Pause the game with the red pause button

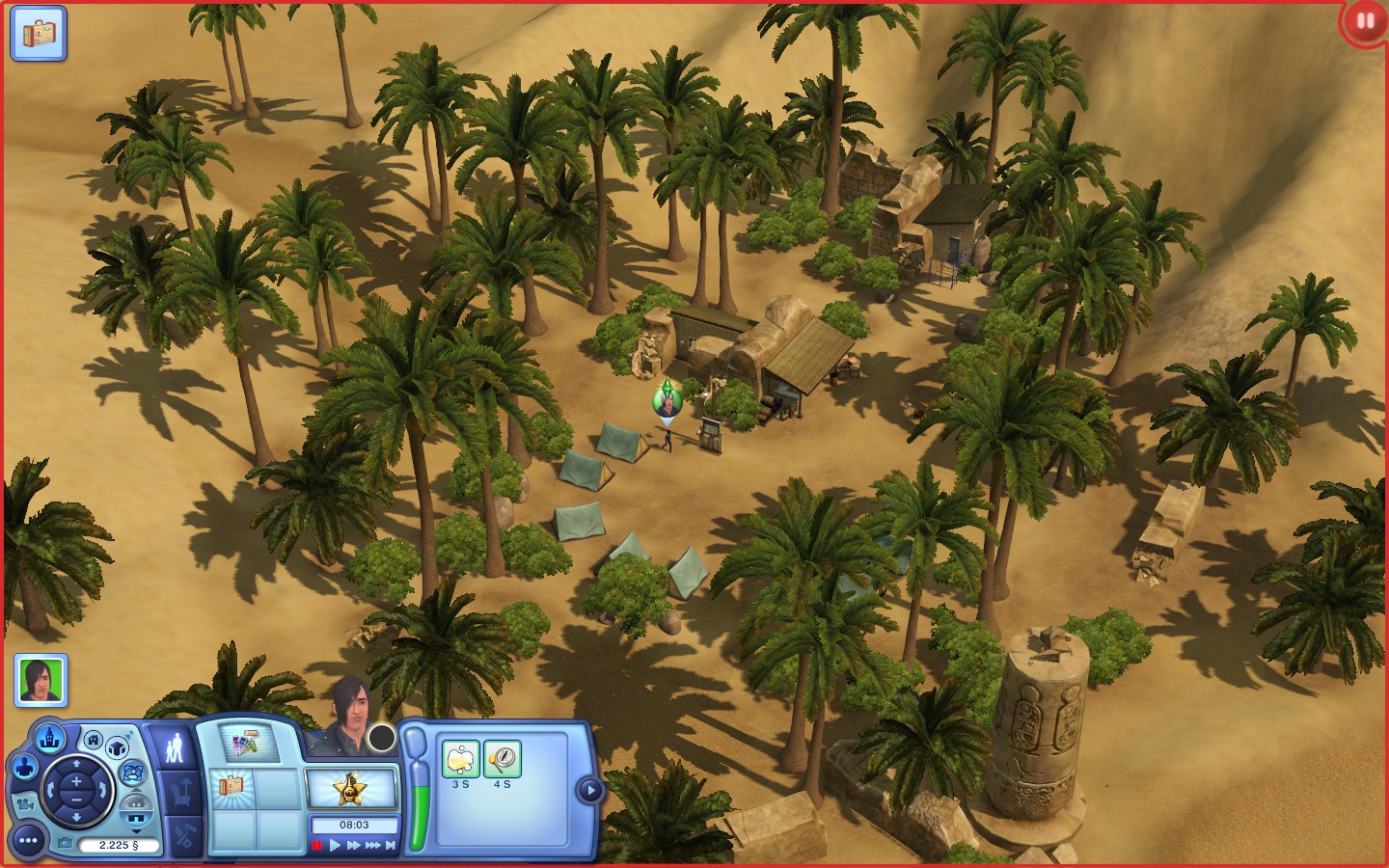click(x=316, y=846)
